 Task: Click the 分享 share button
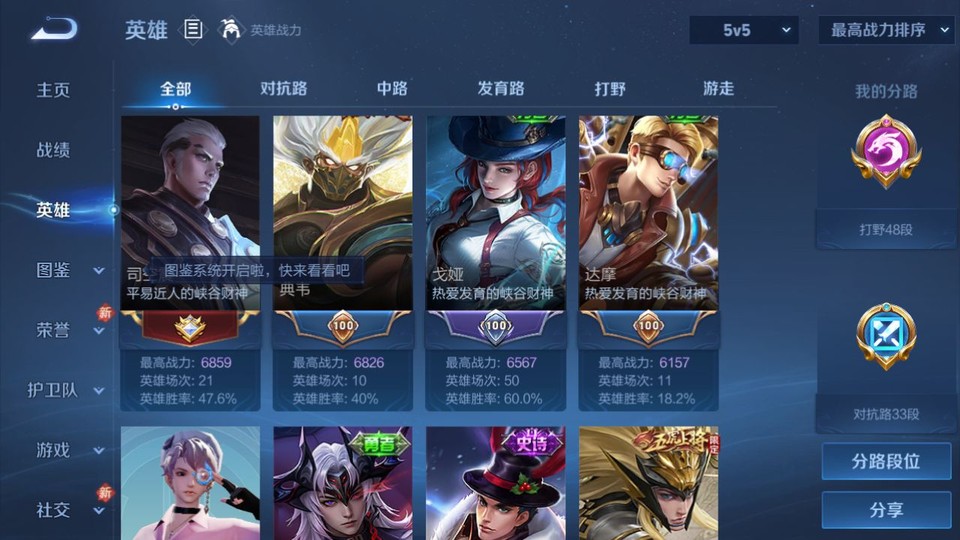886,510
